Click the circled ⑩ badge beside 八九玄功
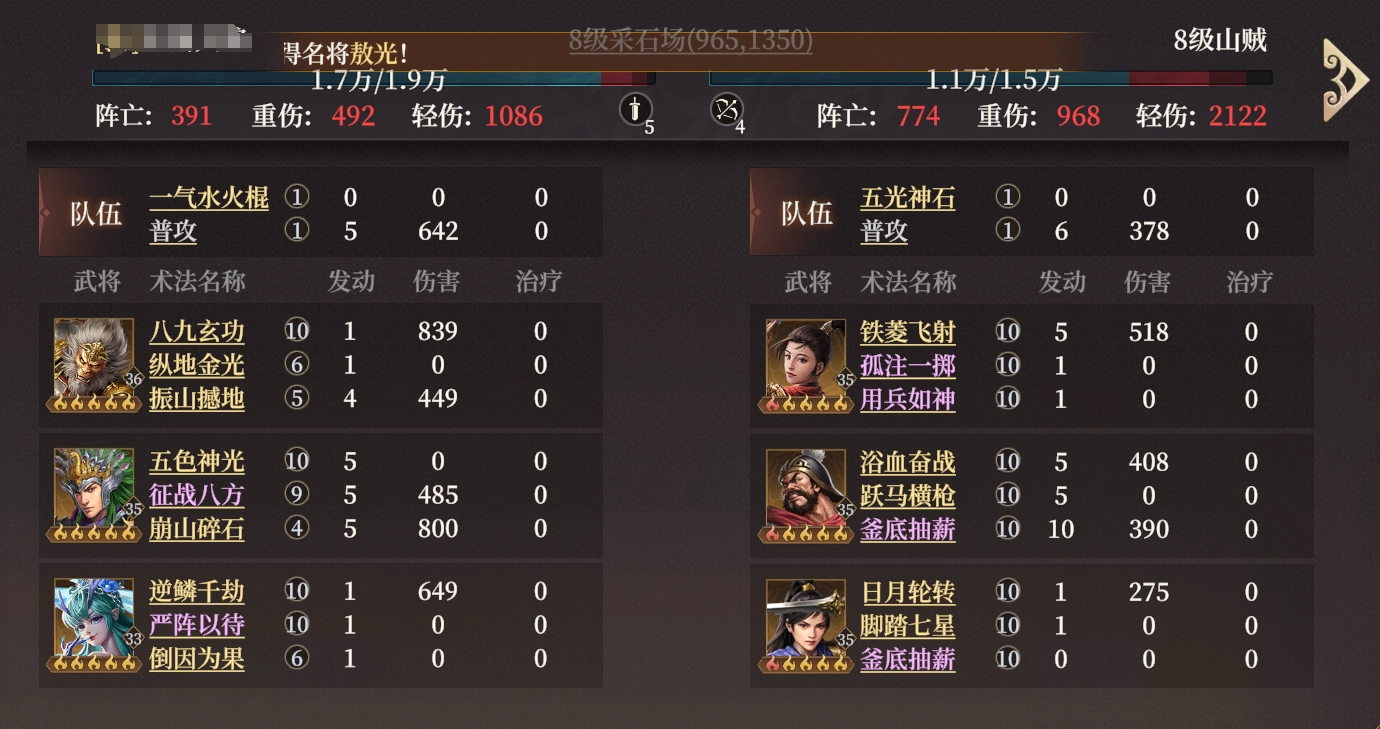 coord(296,331)
